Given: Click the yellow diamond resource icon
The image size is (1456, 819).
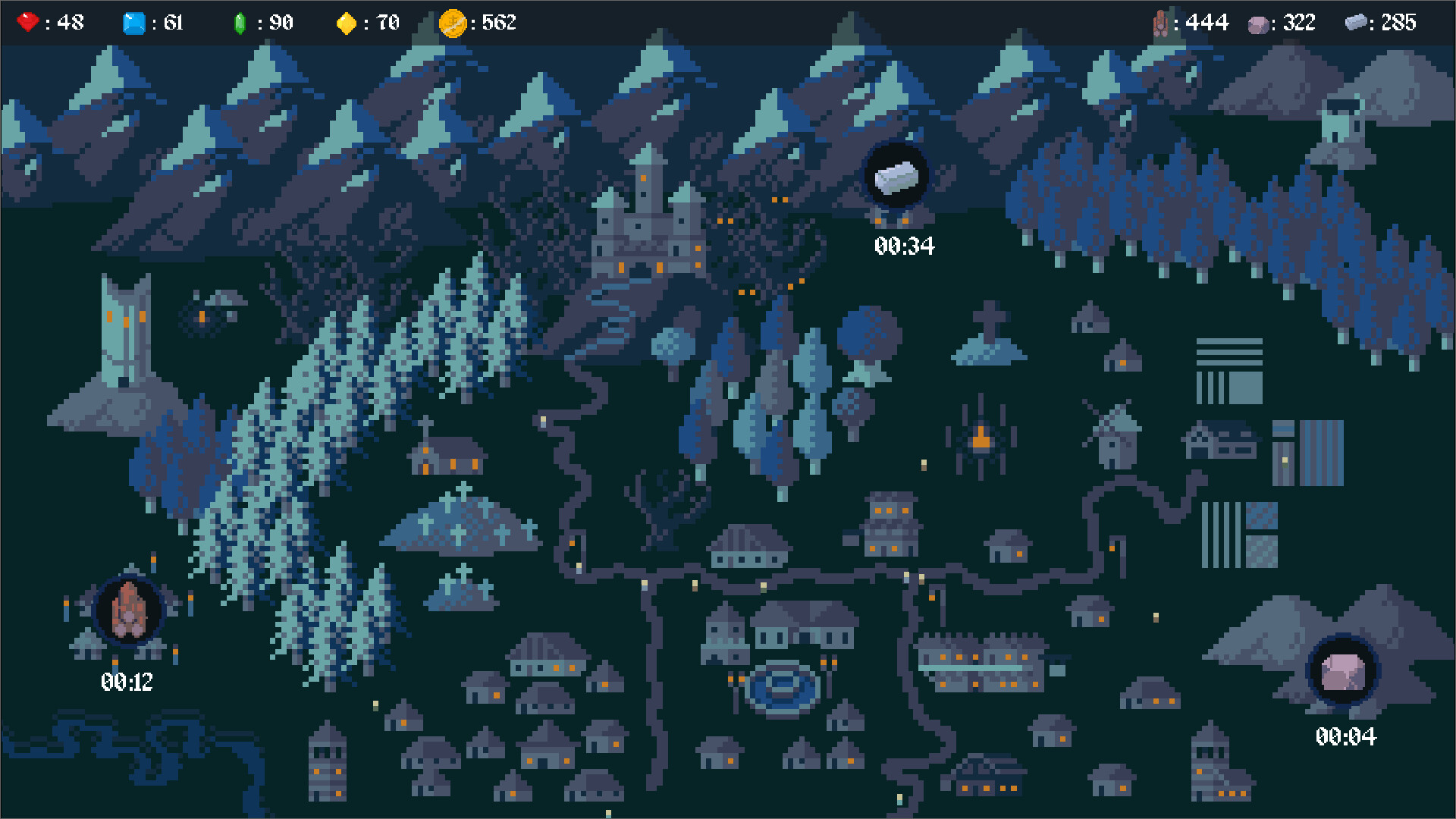Looking at the screenshot, I should [x=347, y=22].
